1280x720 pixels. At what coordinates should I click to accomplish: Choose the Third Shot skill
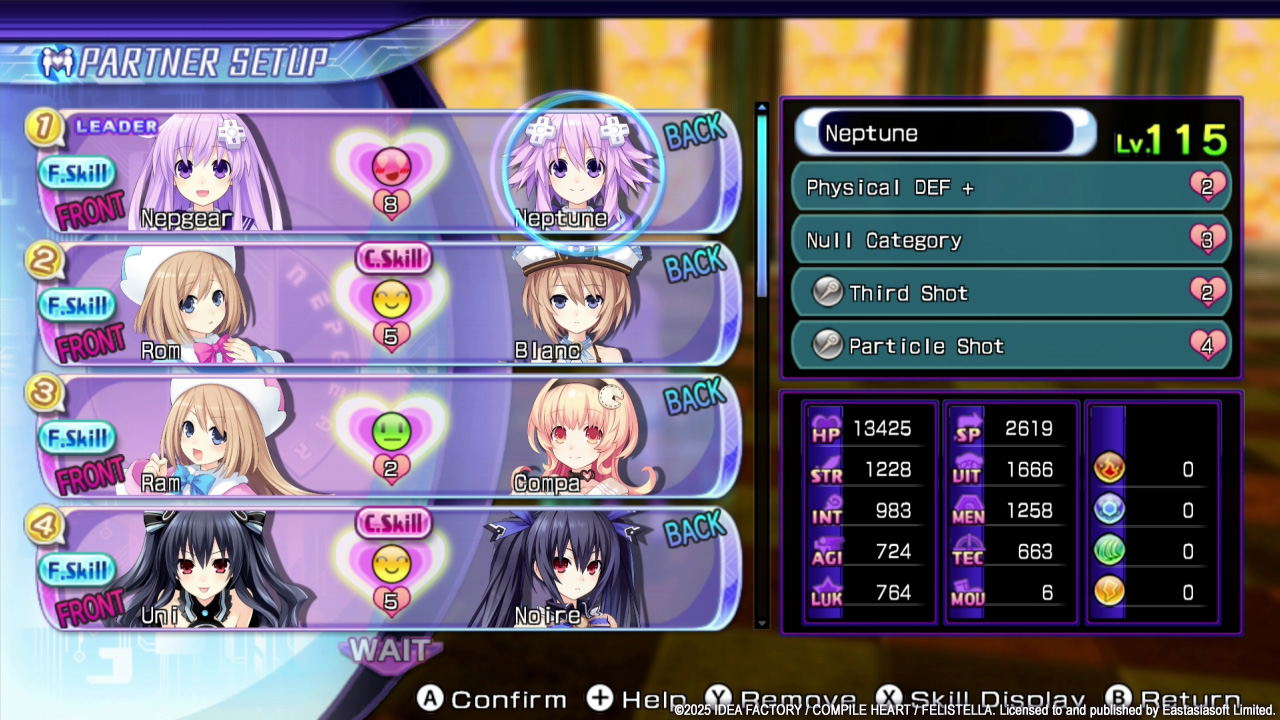tap(1010, 293)
